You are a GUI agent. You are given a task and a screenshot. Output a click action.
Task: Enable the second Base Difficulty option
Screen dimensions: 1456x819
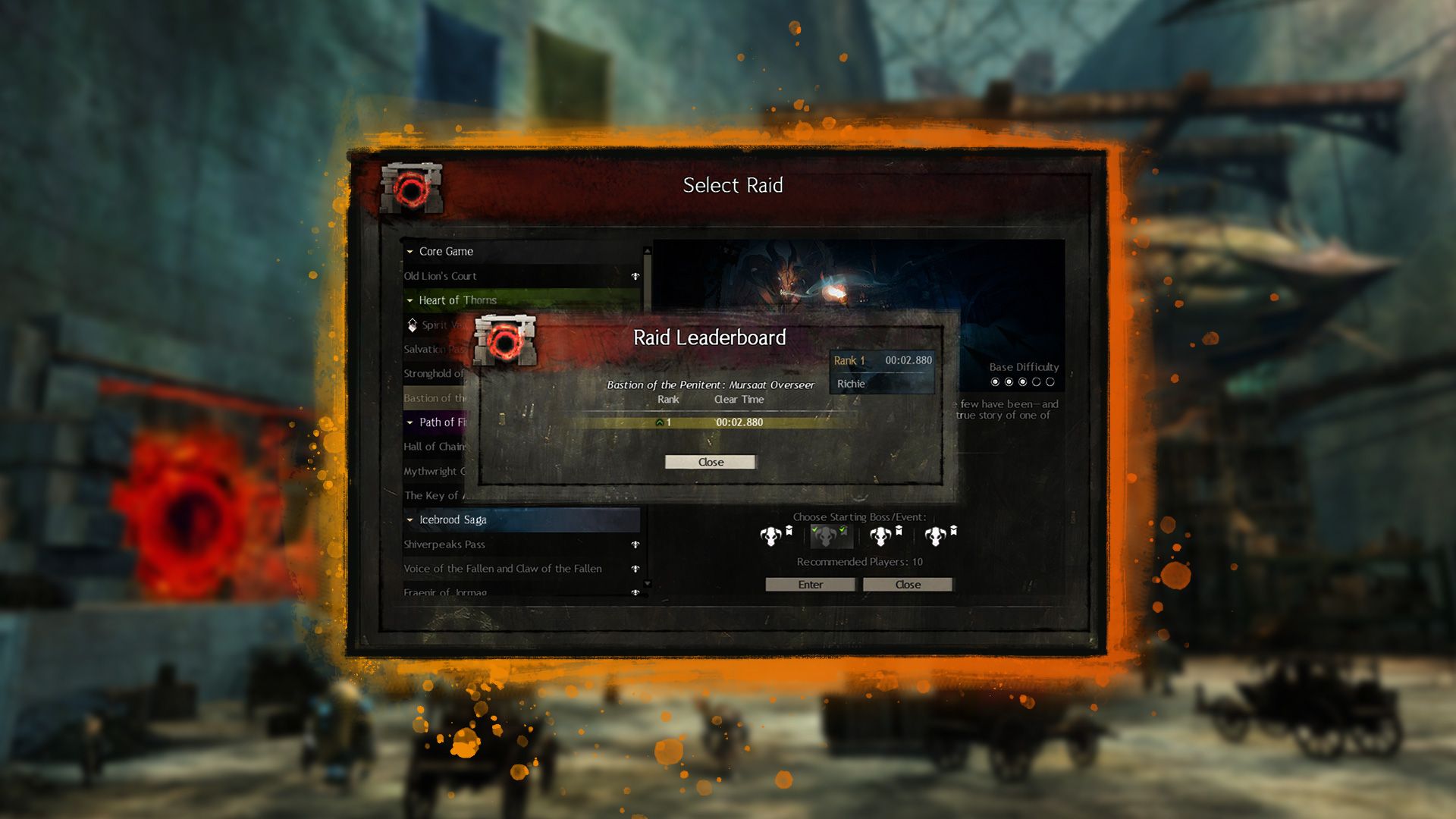[x=1009, y=381]
